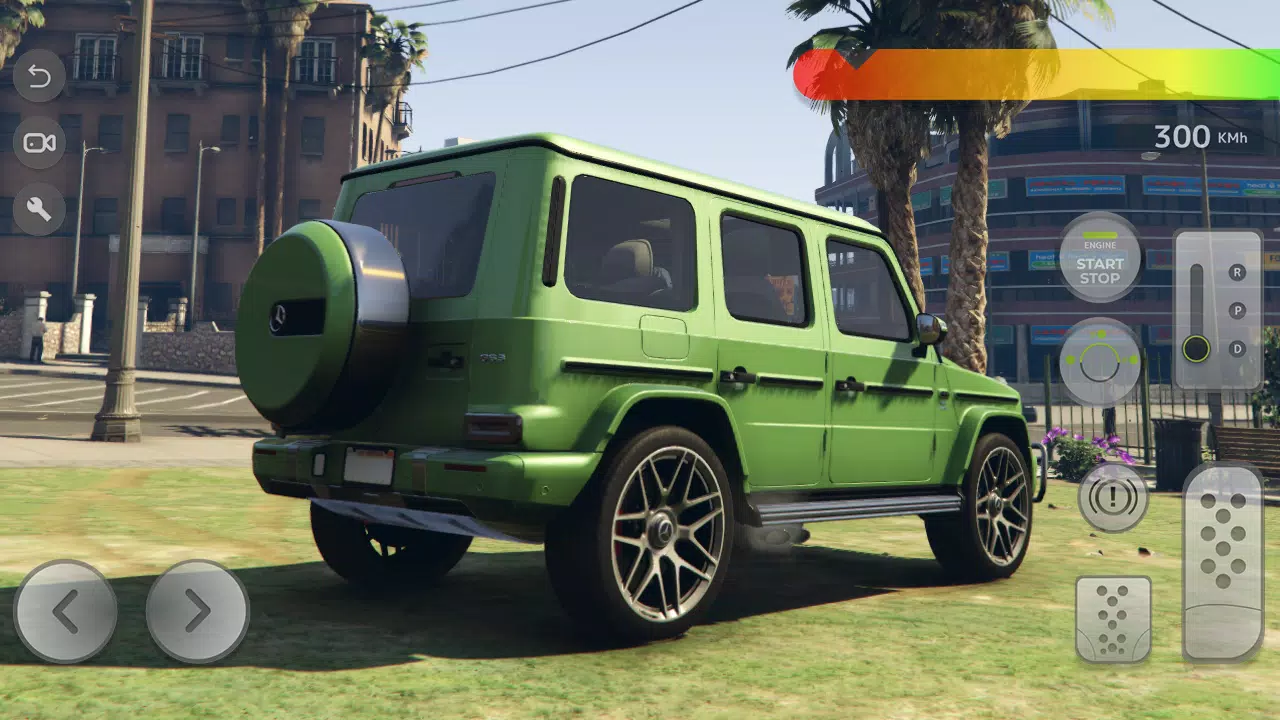Engage the handbrake
This screenshot has height=720, width=1280.
1113,498
